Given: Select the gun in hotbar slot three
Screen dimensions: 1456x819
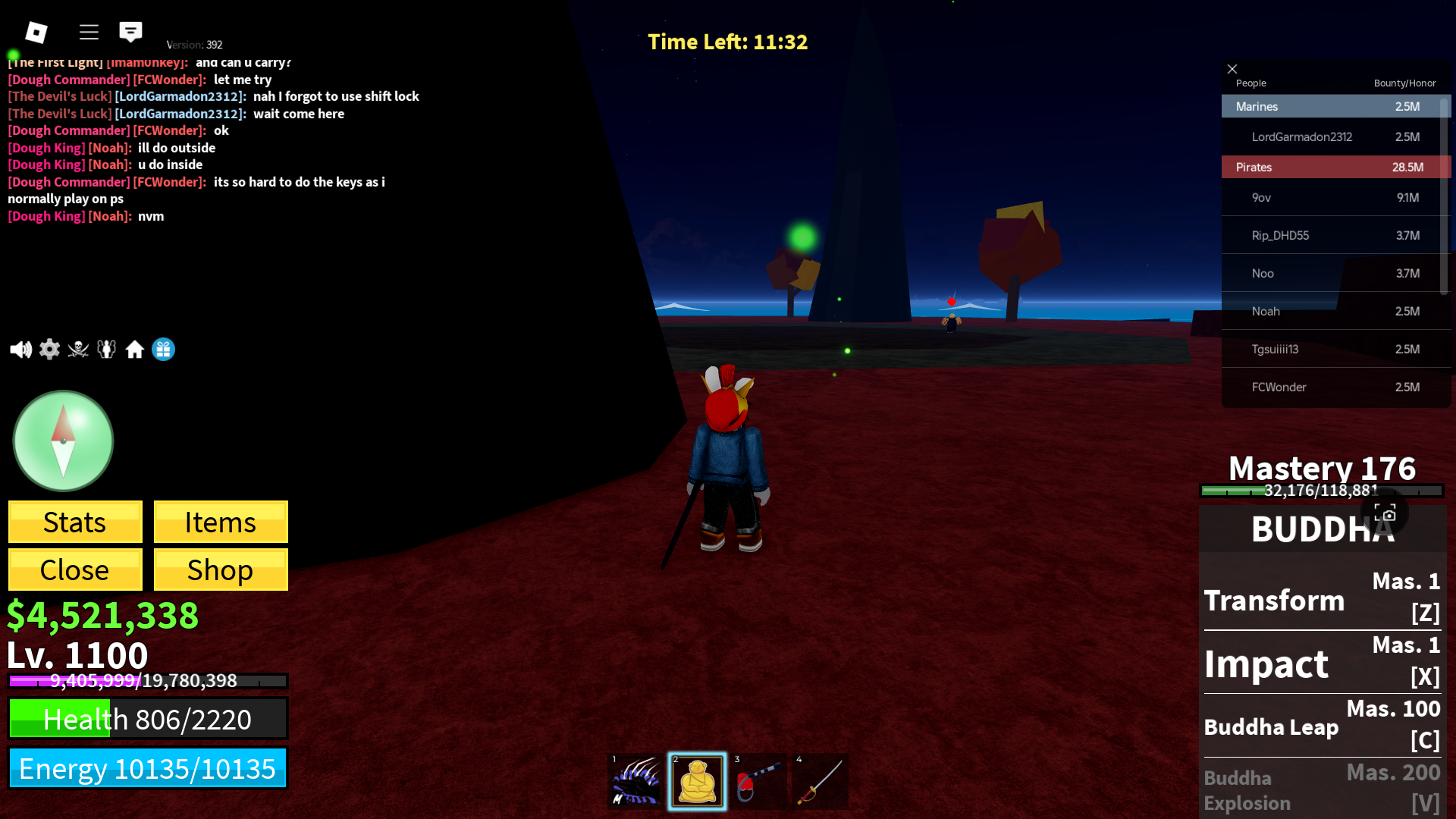Looking at the screenshot, I should pyautogui.click(x=758, y=781).
